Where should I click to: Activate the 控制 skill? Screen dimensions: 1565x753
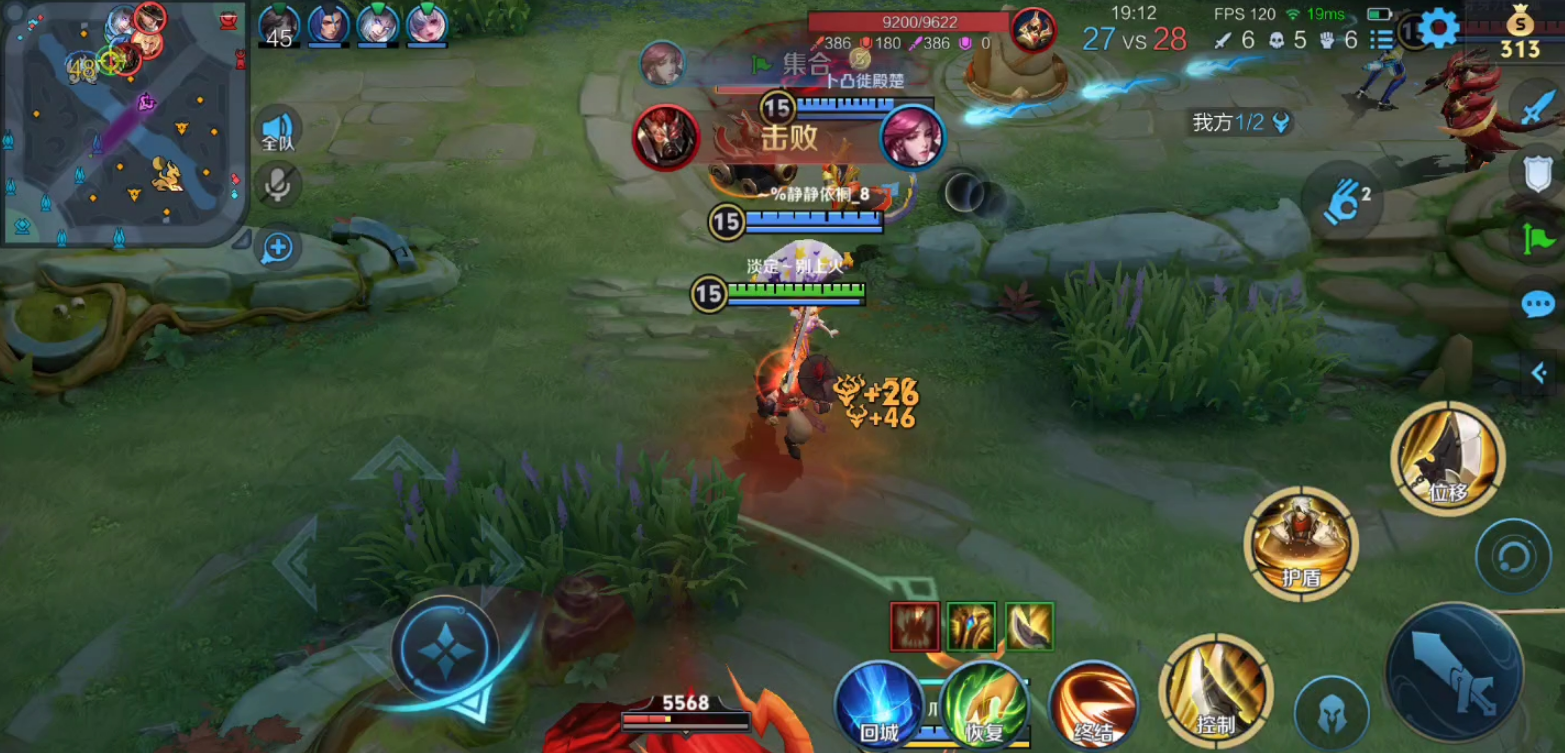coord(1215,690)
